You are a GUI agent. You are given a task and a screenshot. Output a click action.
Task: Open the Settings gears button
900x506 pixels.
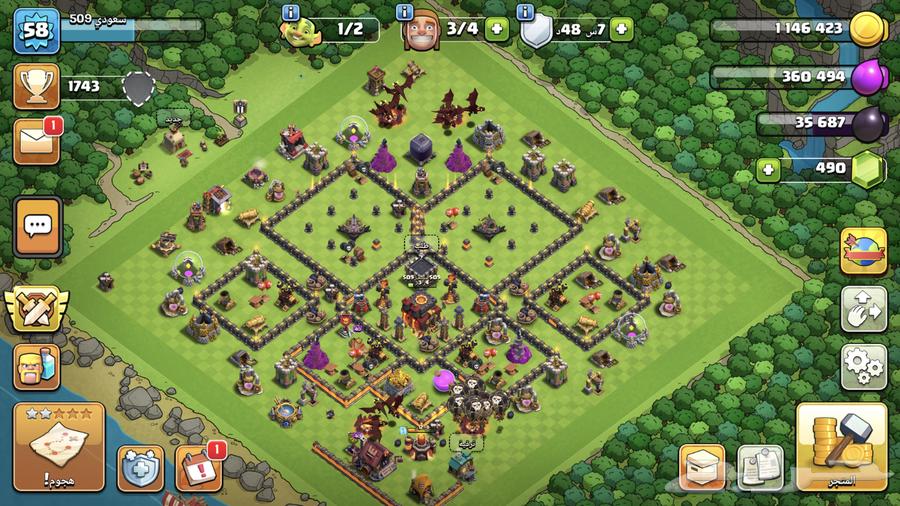[863, 367]
